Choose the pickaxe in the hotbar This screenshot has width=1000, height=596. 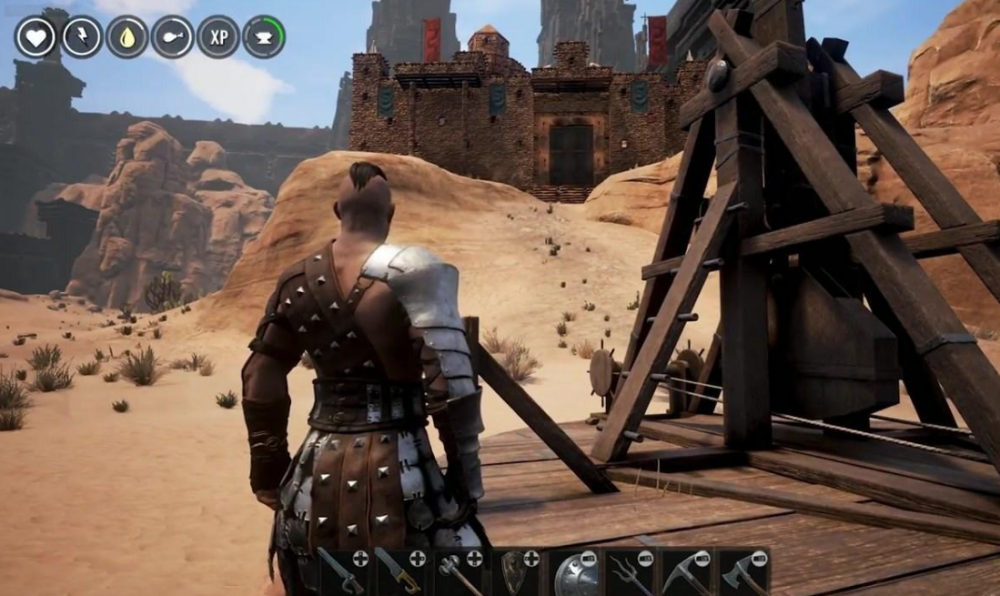[x=687, y=573]
